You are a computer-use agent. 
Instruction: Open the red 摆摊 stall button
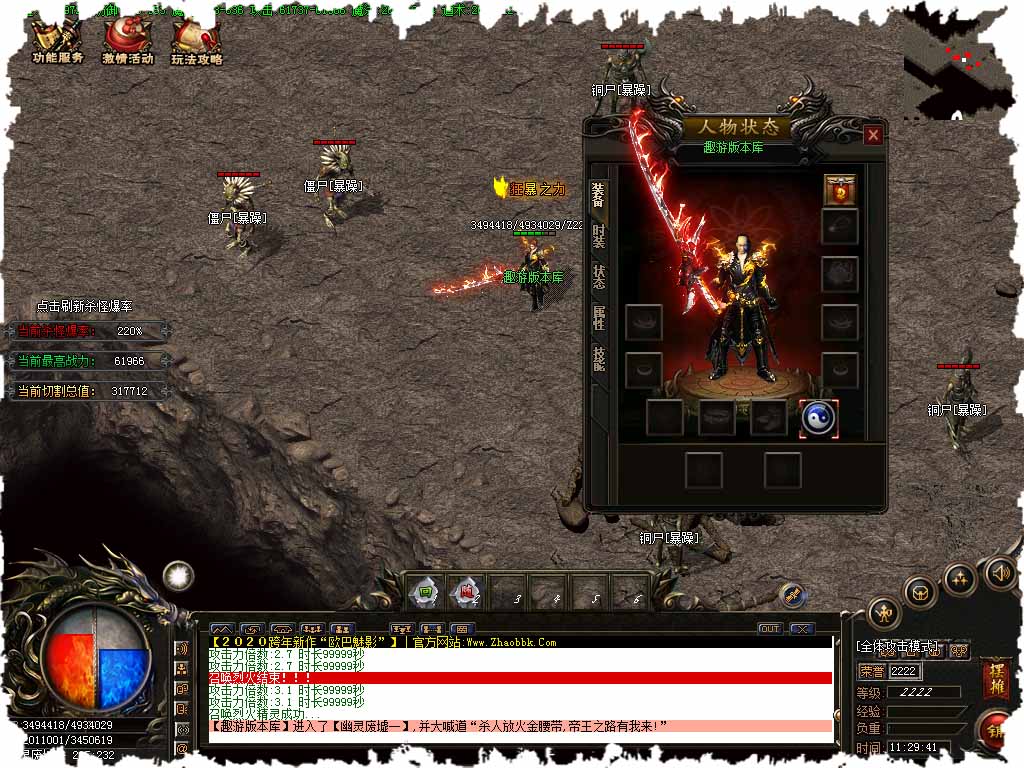(x=996, y=678)
